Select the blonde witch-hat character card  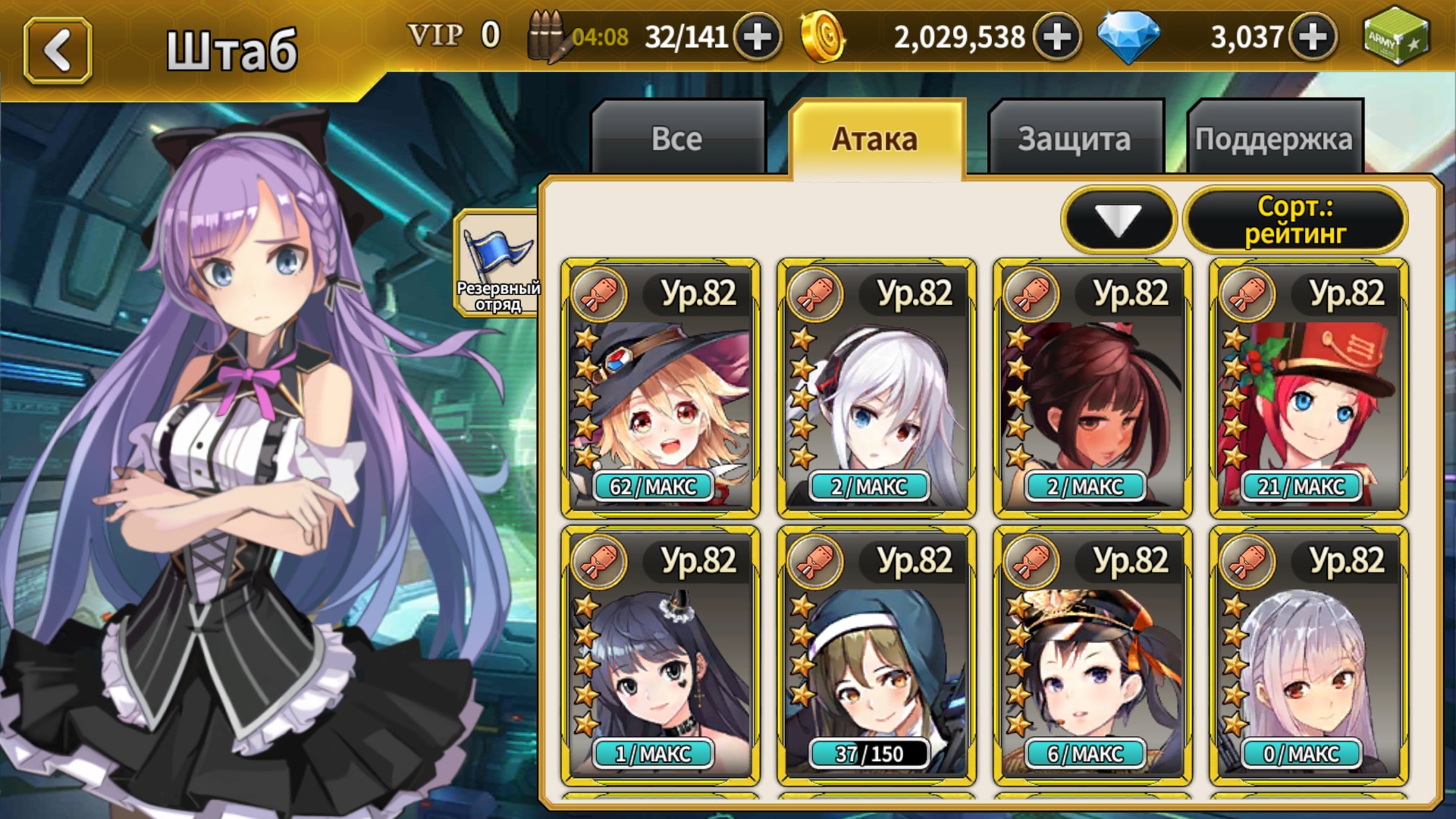coord(661,388)
